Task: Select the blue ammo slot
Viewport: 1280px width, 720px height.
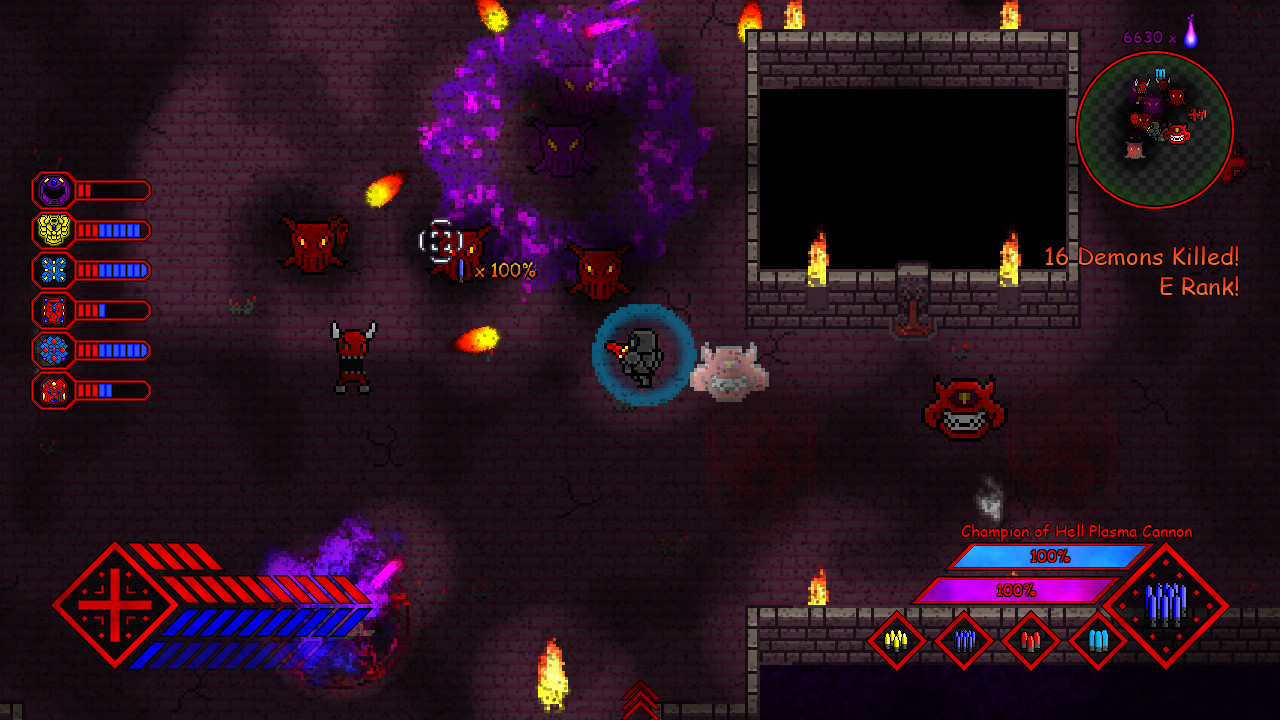Action: 963,640
